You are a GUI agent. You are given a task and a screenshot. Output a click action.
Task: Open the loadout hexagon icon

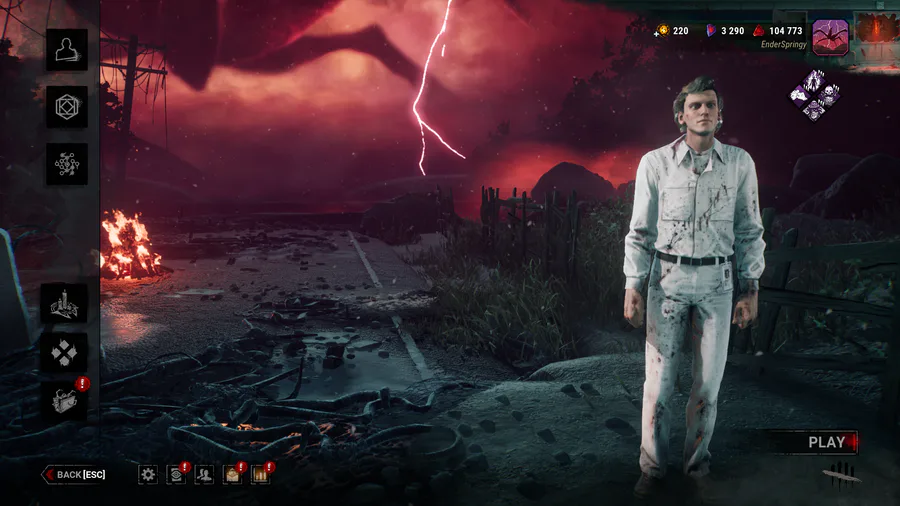[x=67, y=107]
